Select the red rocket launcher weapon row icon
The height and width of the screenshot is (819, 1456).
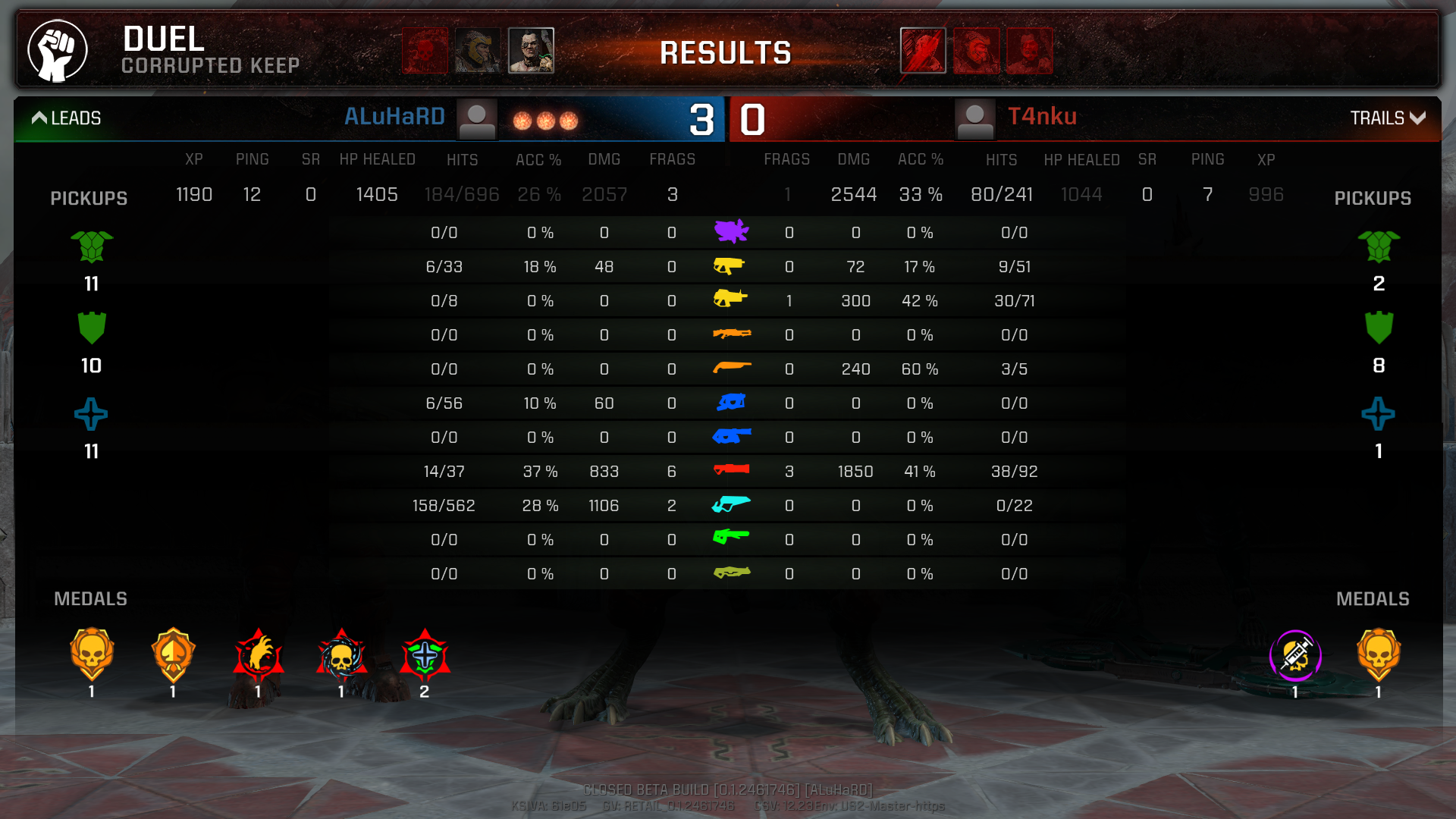click(731, 470)
